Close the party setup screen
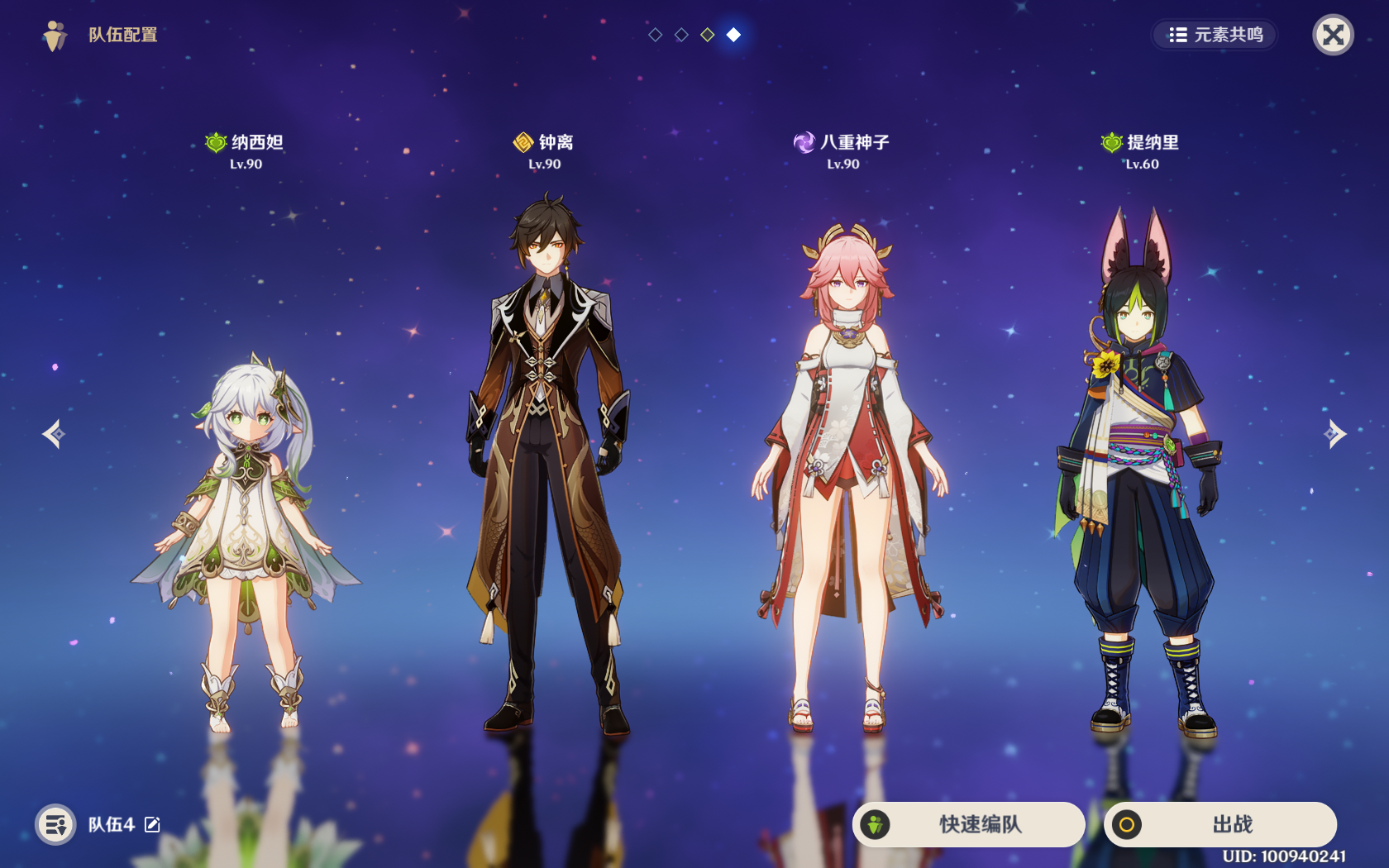1389x868 pixels. point(1333,35)
